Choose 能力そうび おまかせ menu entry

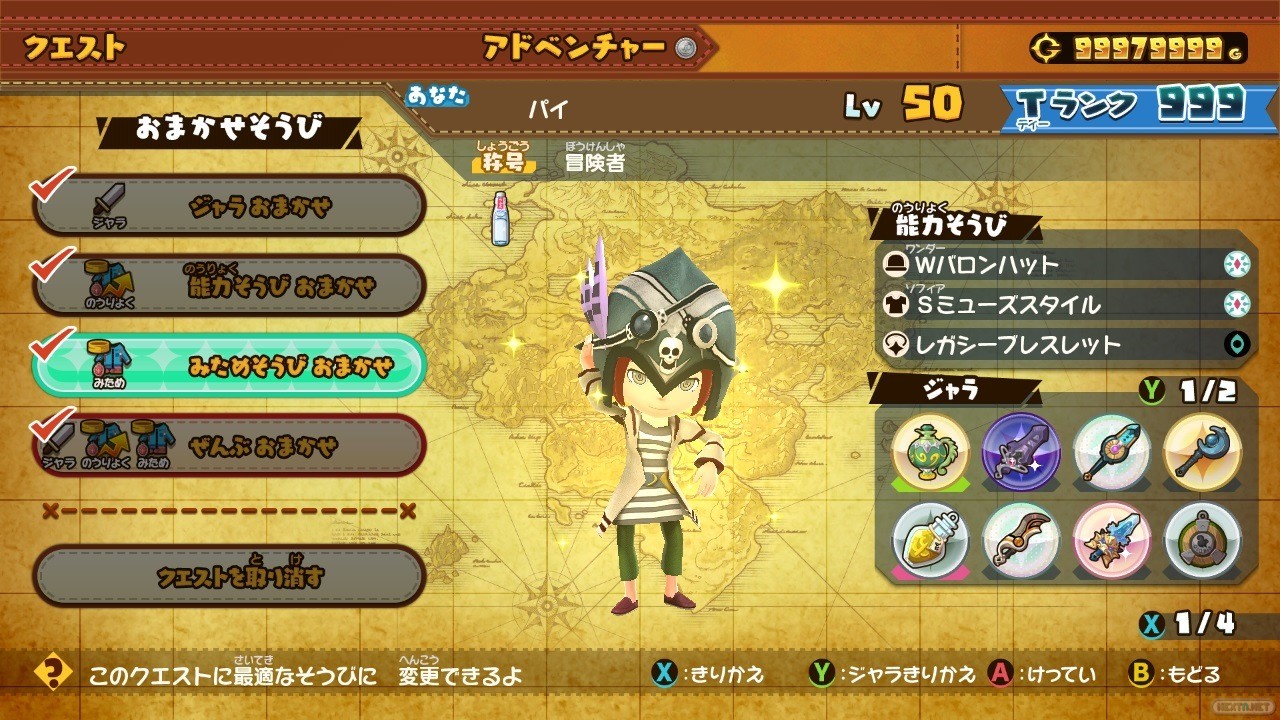pos(230,287)
